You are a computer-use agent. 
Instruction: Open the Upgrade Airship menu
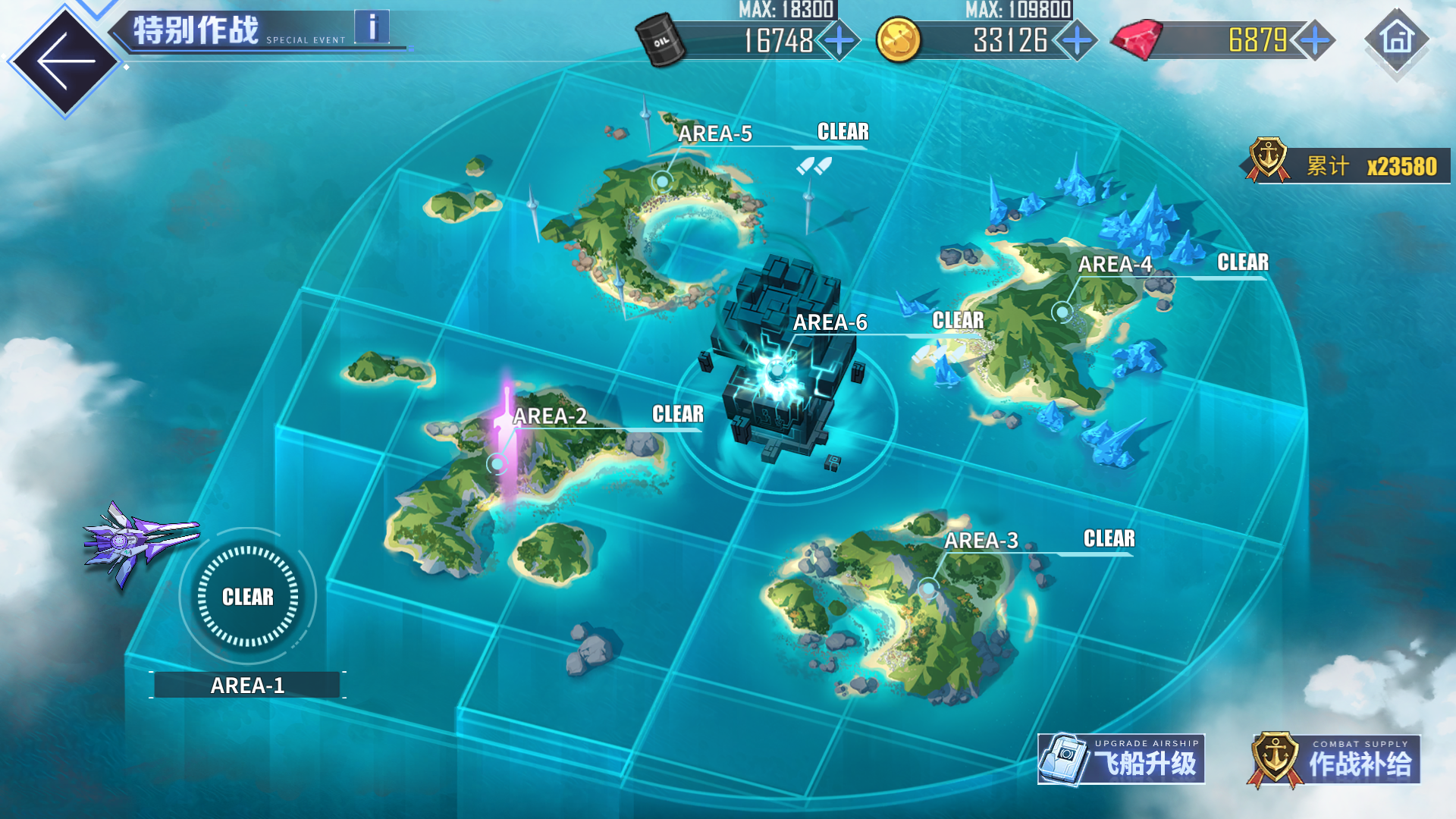[1121, 759]
